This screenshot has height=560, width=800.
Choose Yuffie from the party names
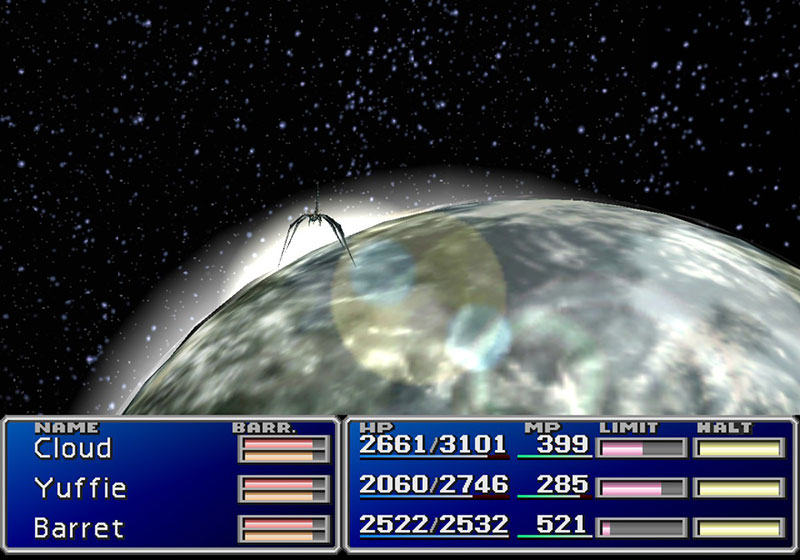(x=80, y=488)
